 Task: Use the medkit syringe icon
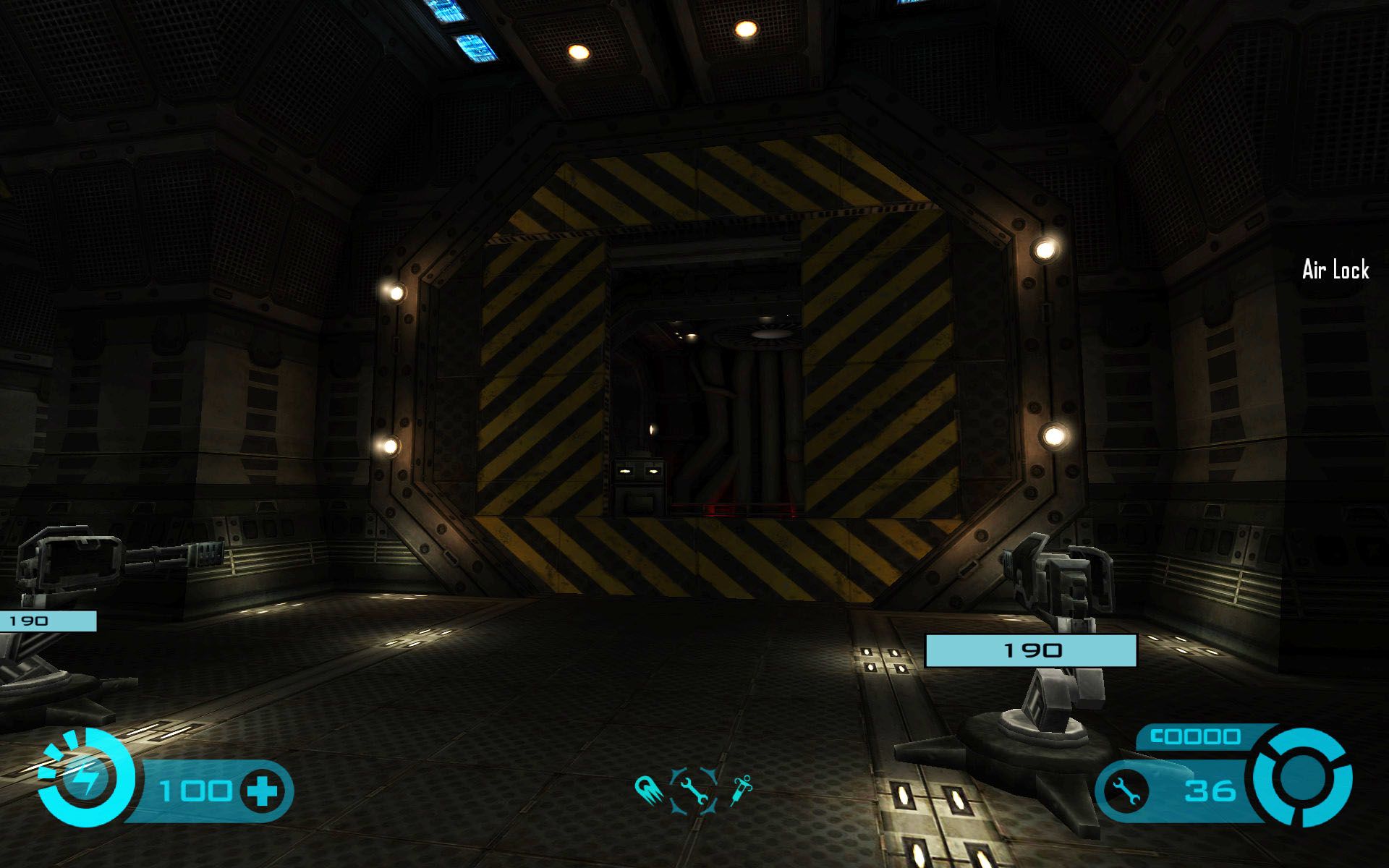pyautogui.click(x=741, y=789)
